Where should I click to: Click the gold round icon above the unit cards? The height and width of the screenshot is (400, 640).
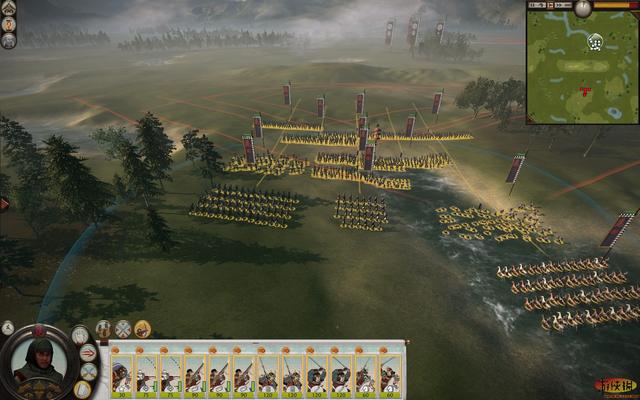pos(143,328)
